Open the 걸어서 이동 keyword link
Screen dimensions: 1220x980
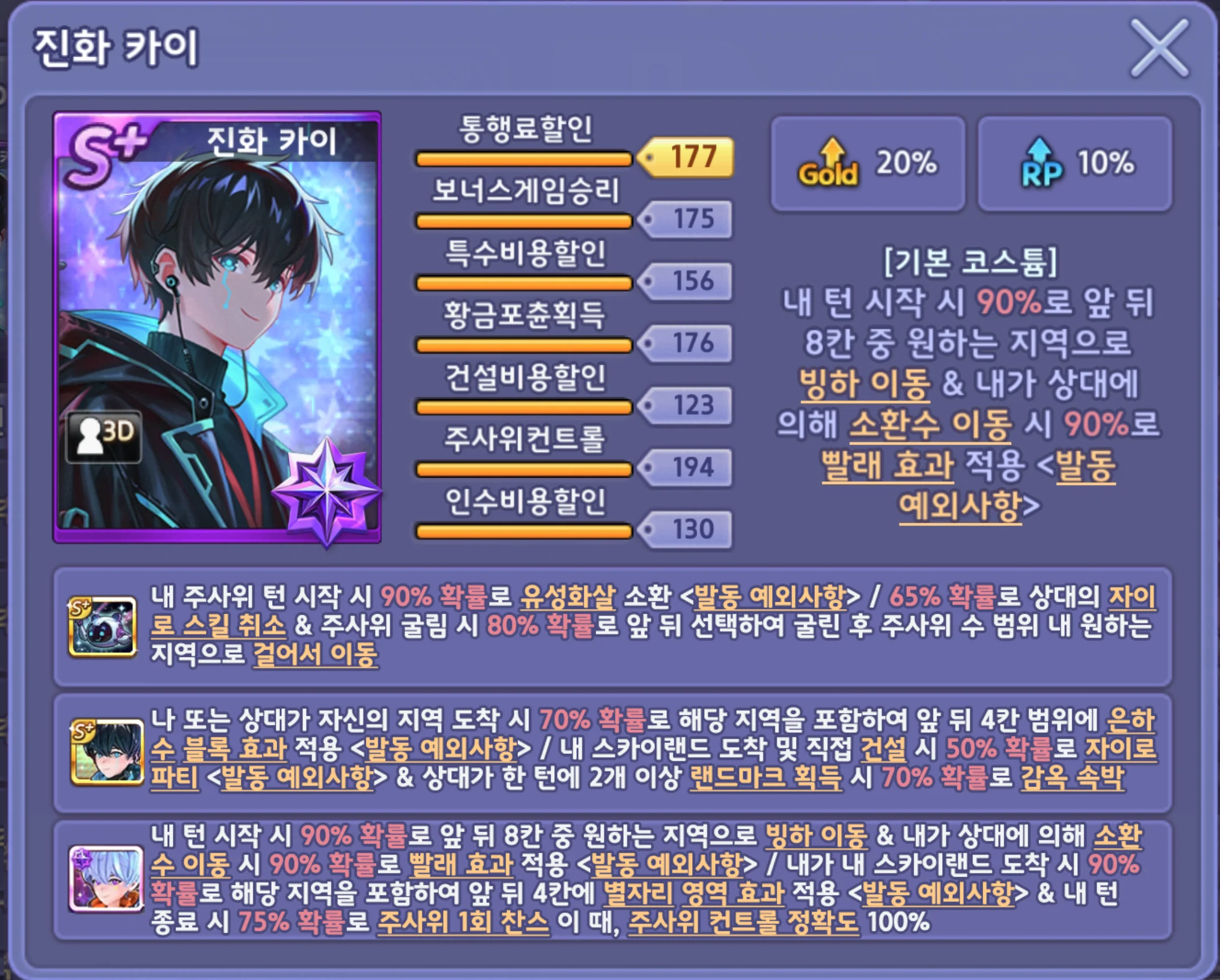315,654
